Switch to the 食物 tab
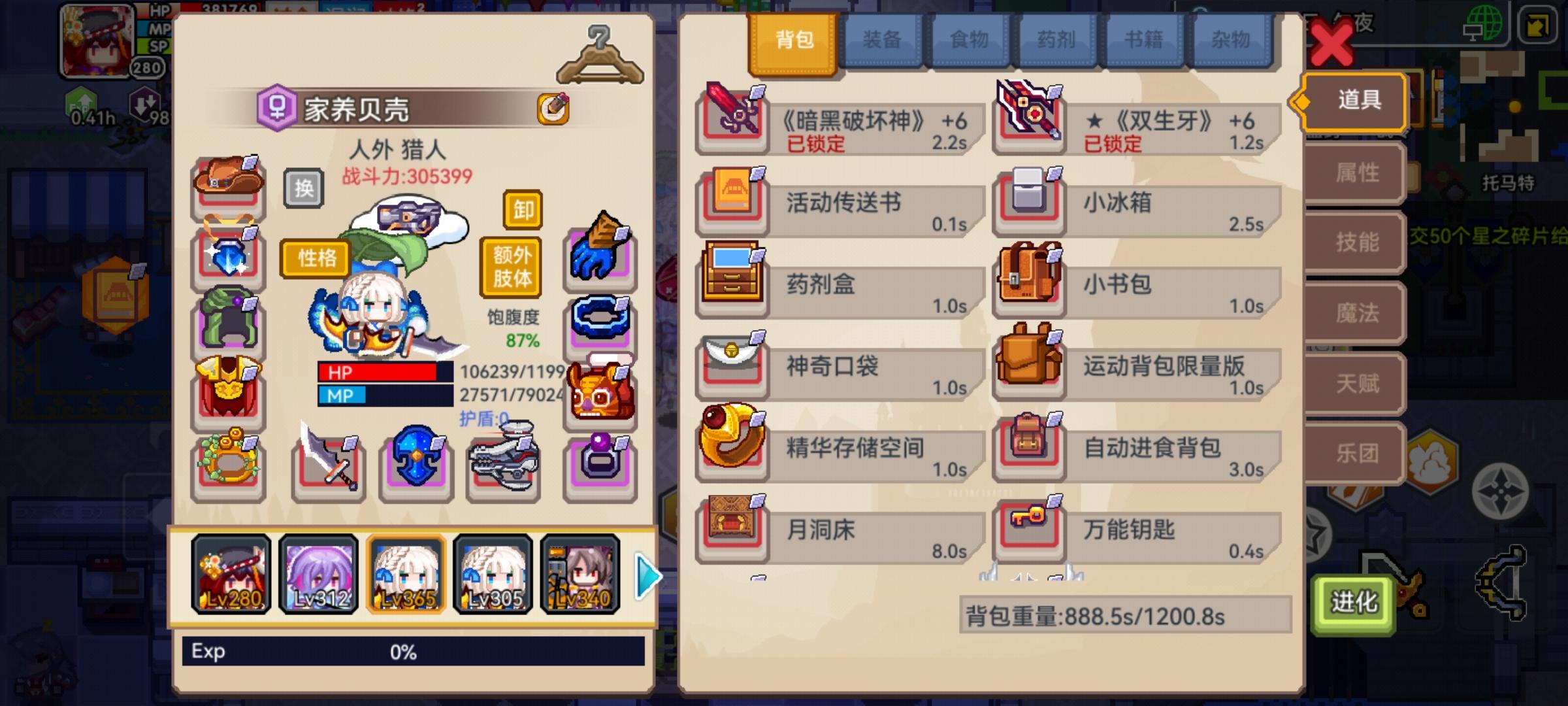Viewport: 1568px width, 706px height. tap(970, 39)
